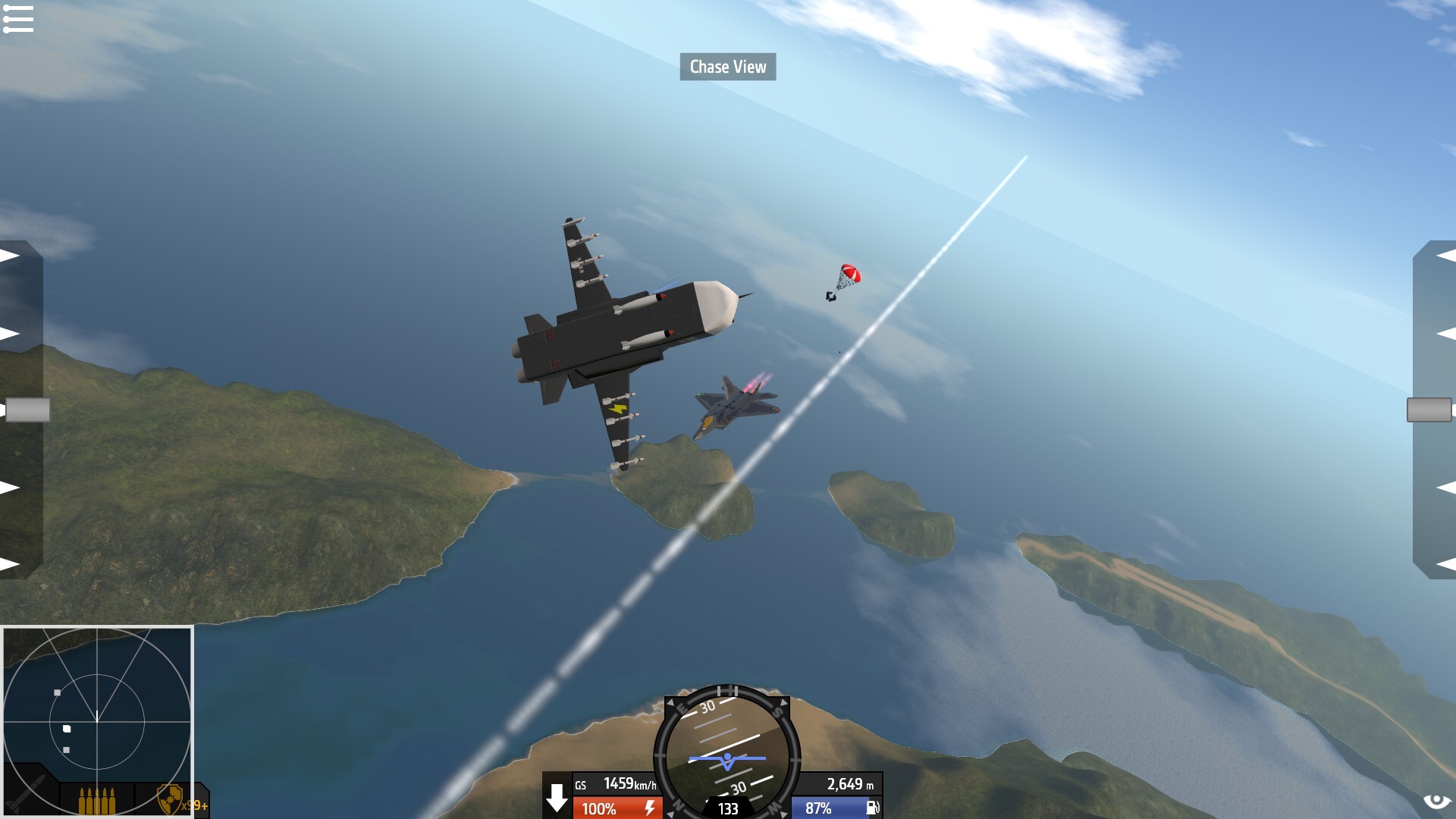Select the bullets gun weapon slot
Image resolution: width=1456 pixels, height=819 pixels.
97,800
